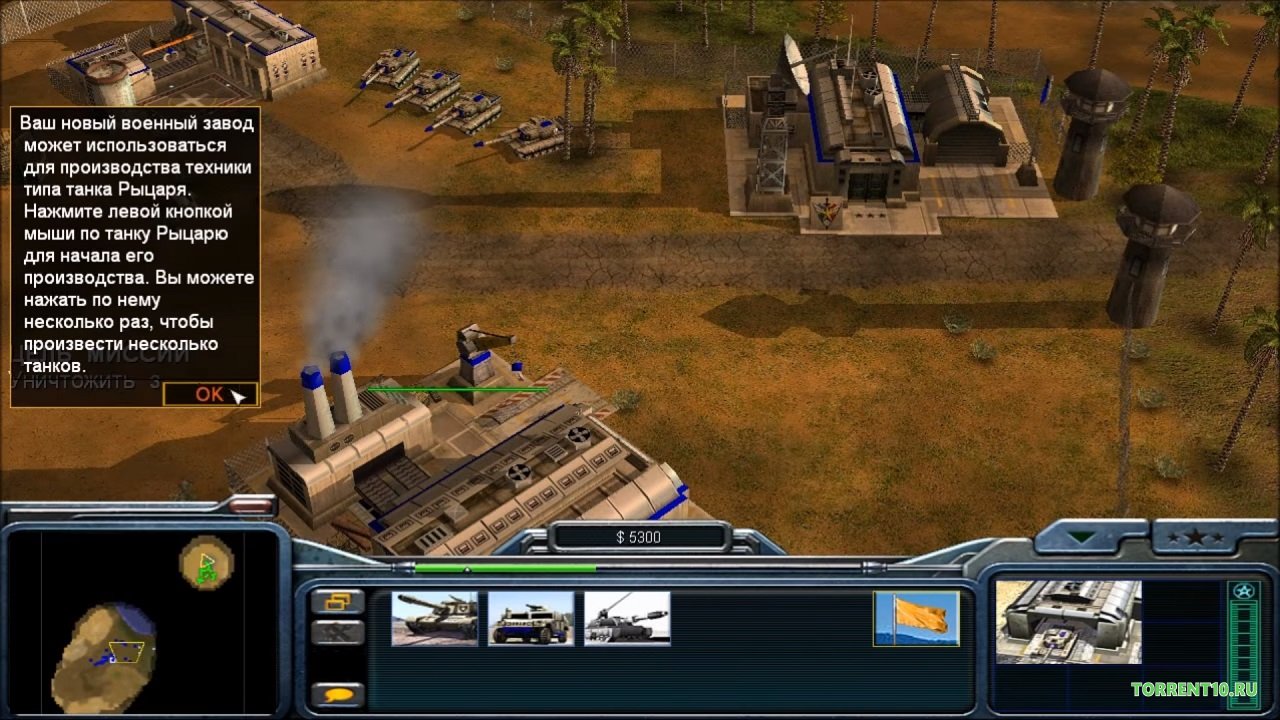Confirm the tutorial message with OK
This screenshot has width=1280, height=720.
(210, 394)
